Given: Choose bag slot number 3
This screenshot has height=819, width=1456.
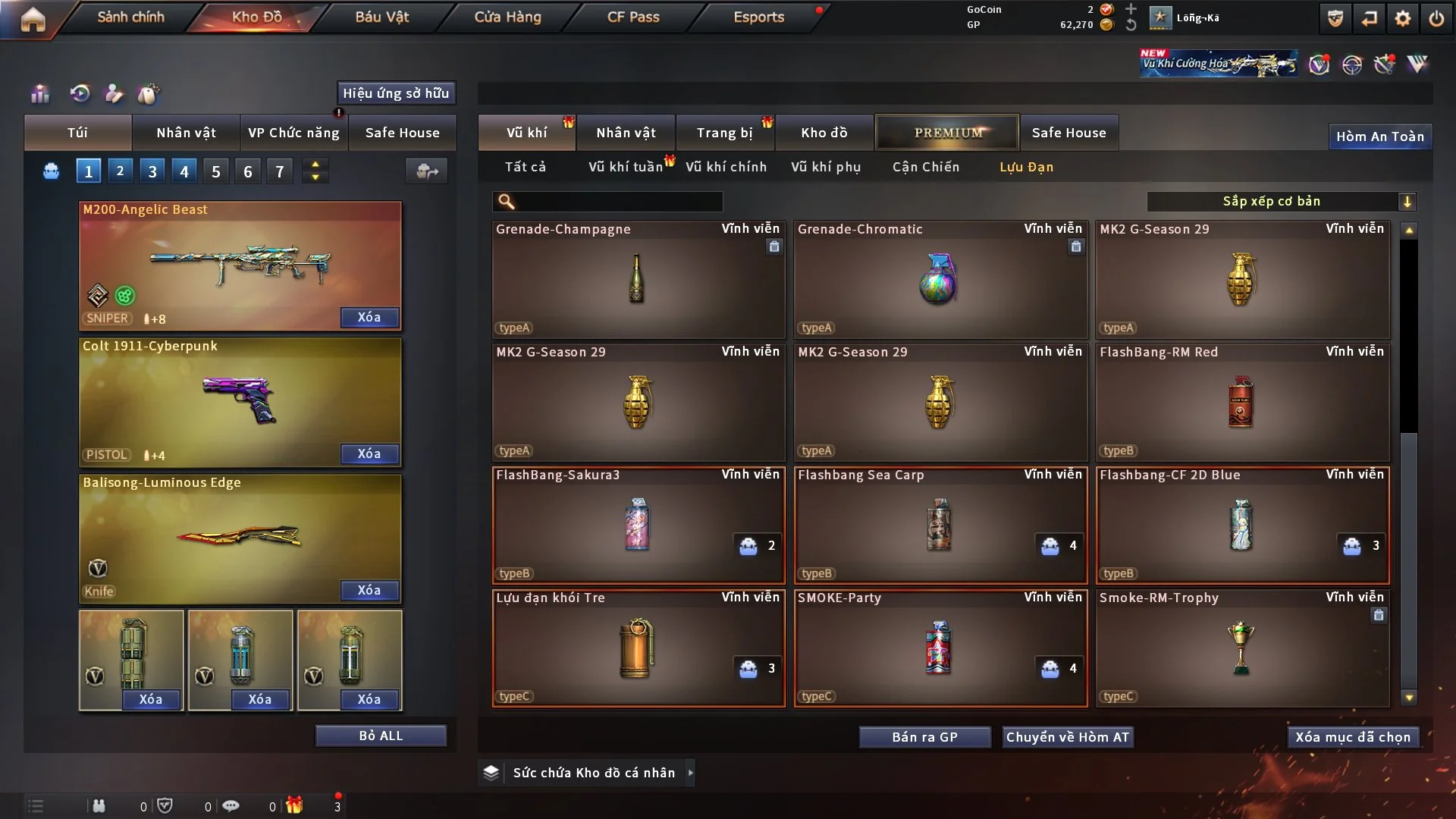Looking at the screenshot, I should point(152,171).
